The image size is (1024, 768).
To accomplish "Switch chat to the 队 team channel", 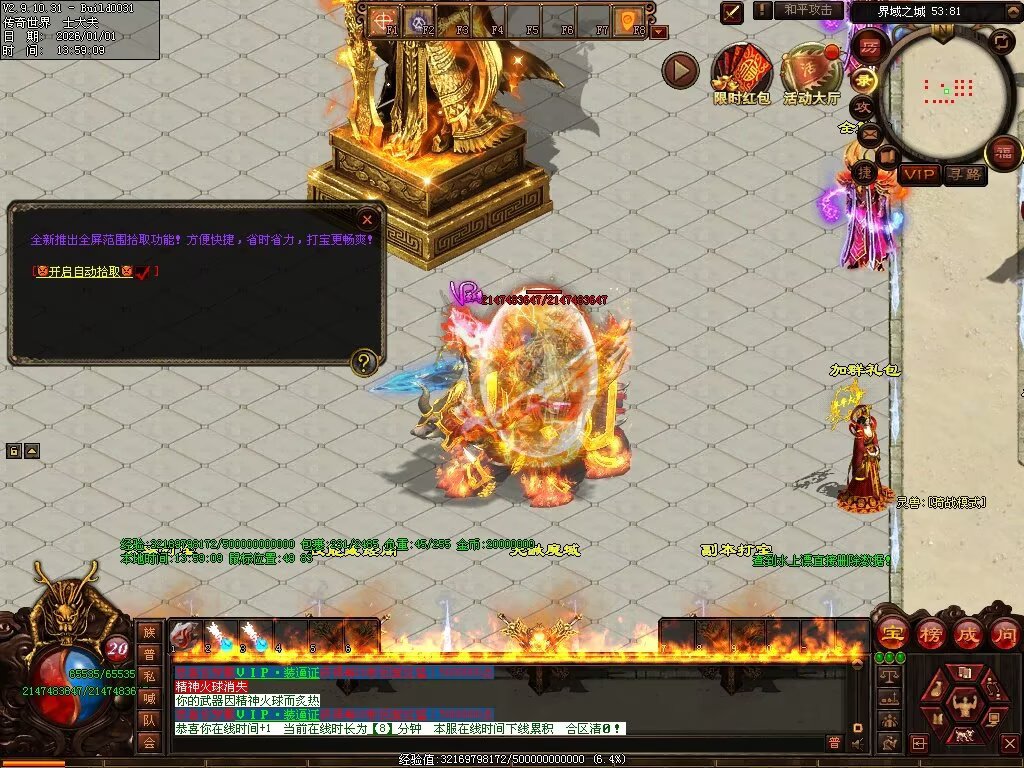I will tap(149, 720).
